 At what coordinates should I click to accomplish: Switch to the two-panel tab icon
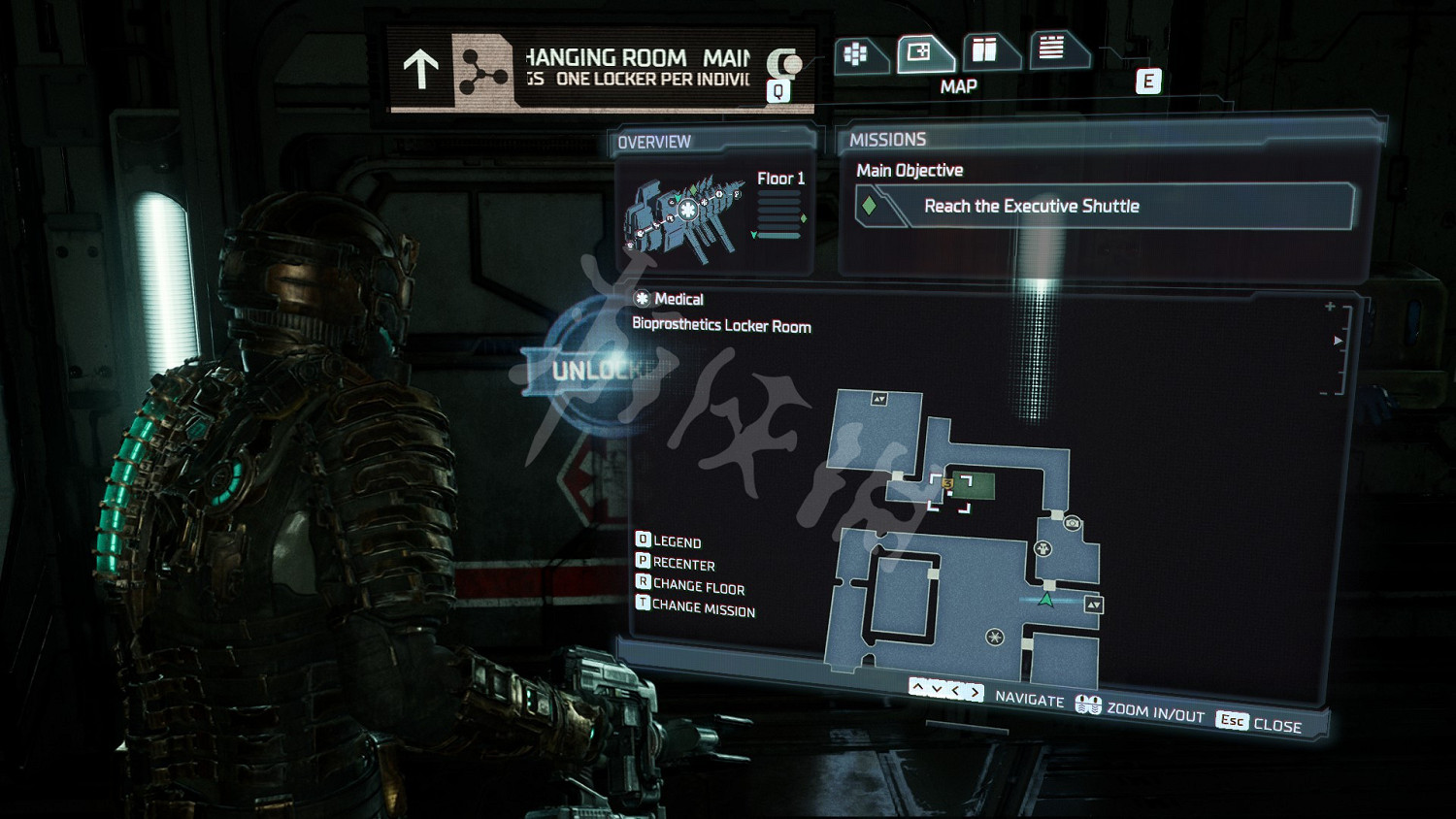click(x=985, y=49)
